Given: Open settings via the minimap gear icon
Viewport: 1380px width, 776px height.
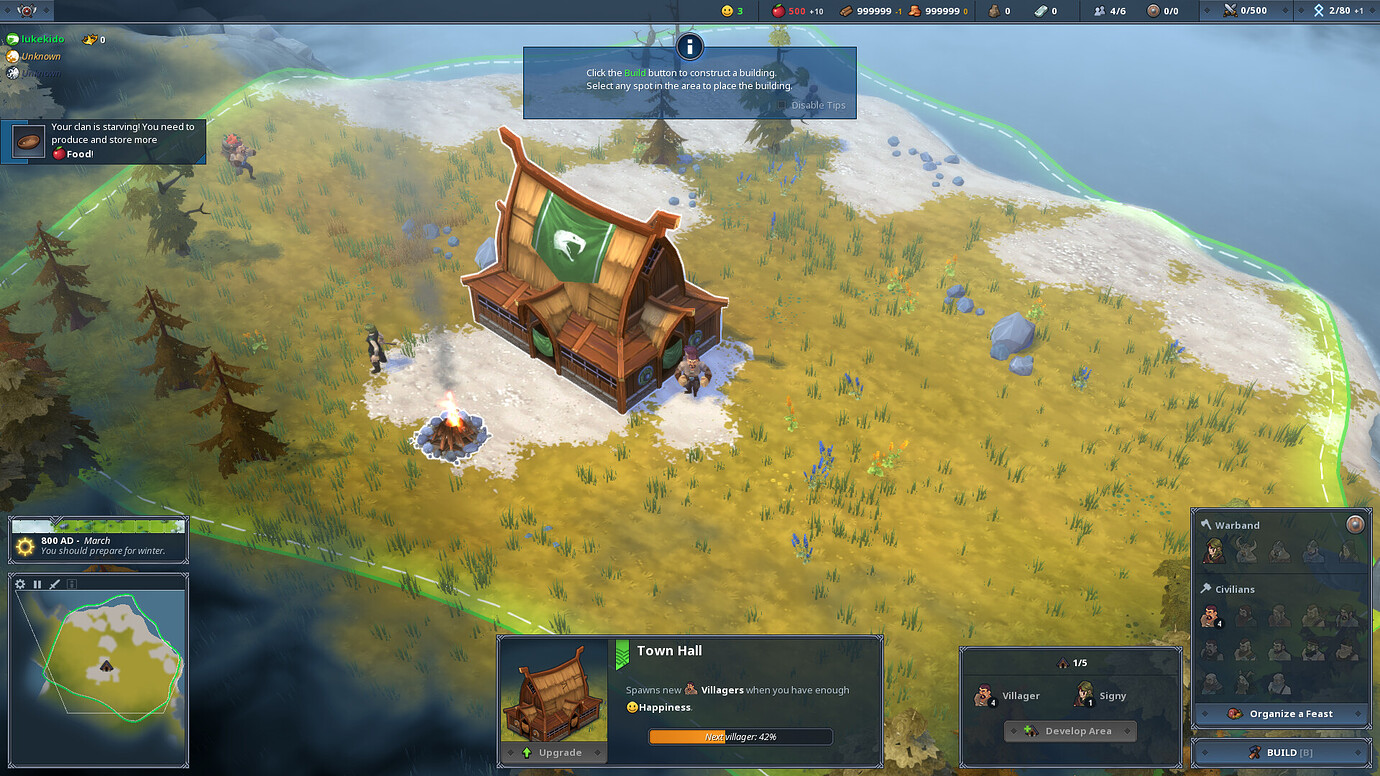Looking at the screenshot, I should click(20, 584).
